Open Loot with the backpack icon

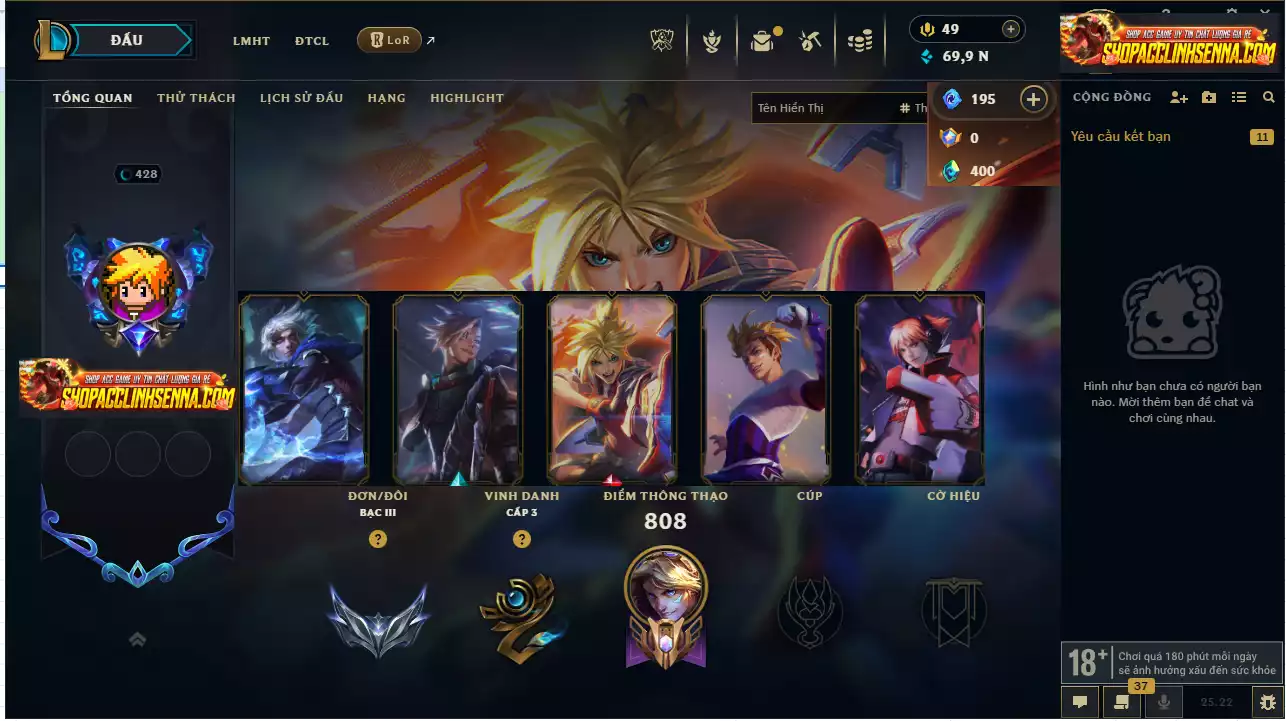coord(762,41)
